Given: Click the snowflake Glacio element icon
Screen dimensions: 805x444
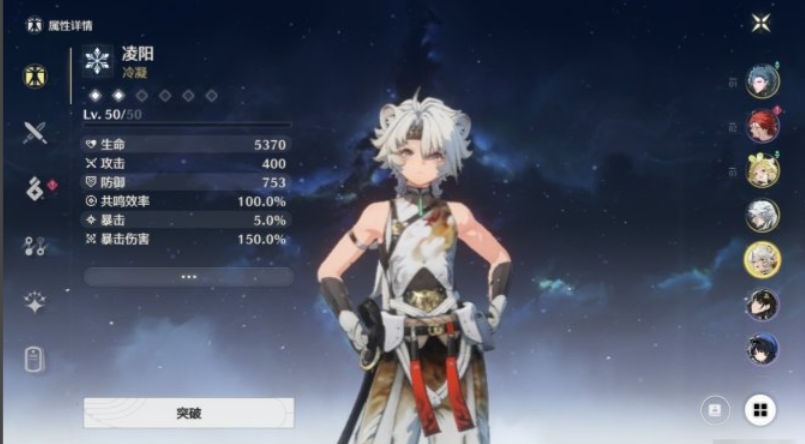Looking at the screenshot, I should (97, 60).
